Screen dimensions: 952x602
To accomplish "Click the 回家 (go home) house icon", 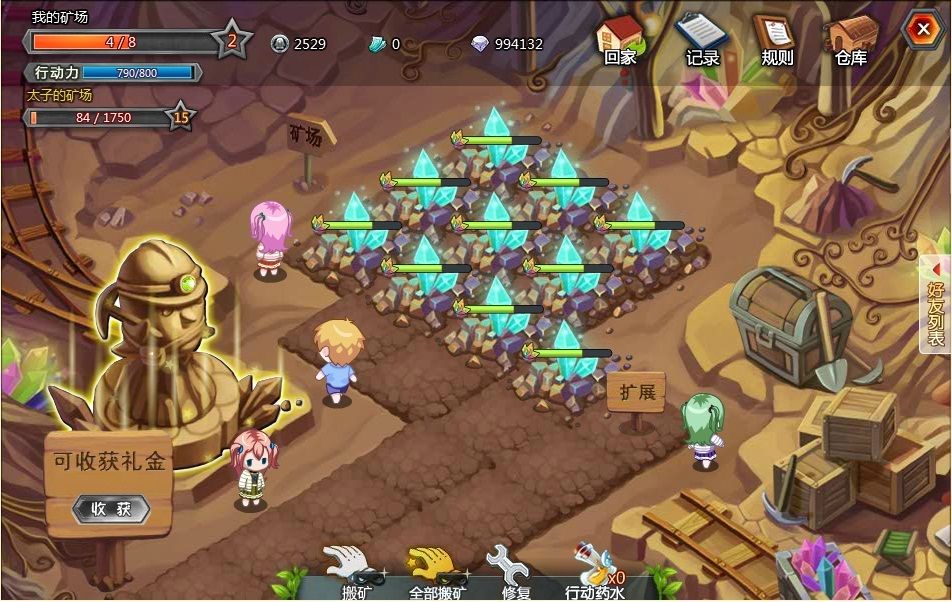I will 620,38.
